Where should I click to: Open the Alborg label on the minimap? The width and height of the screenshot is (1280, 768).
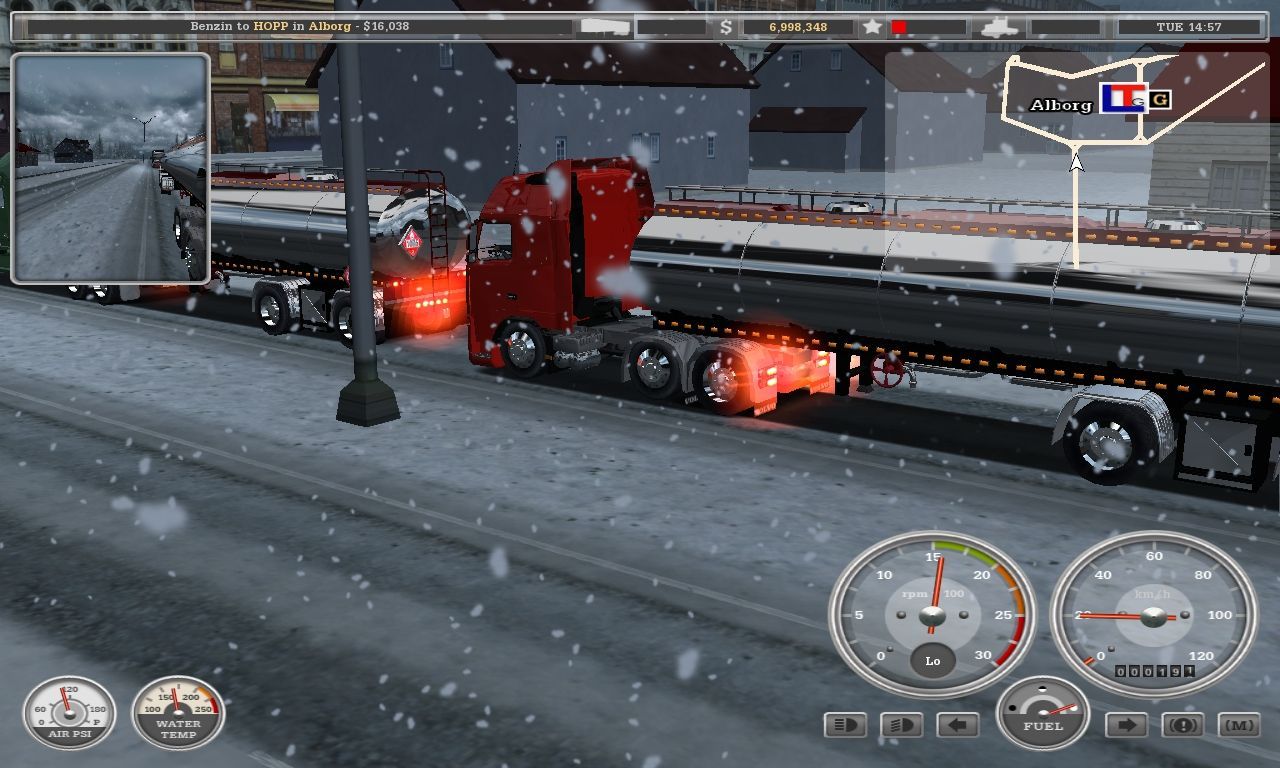(1060, 103)
